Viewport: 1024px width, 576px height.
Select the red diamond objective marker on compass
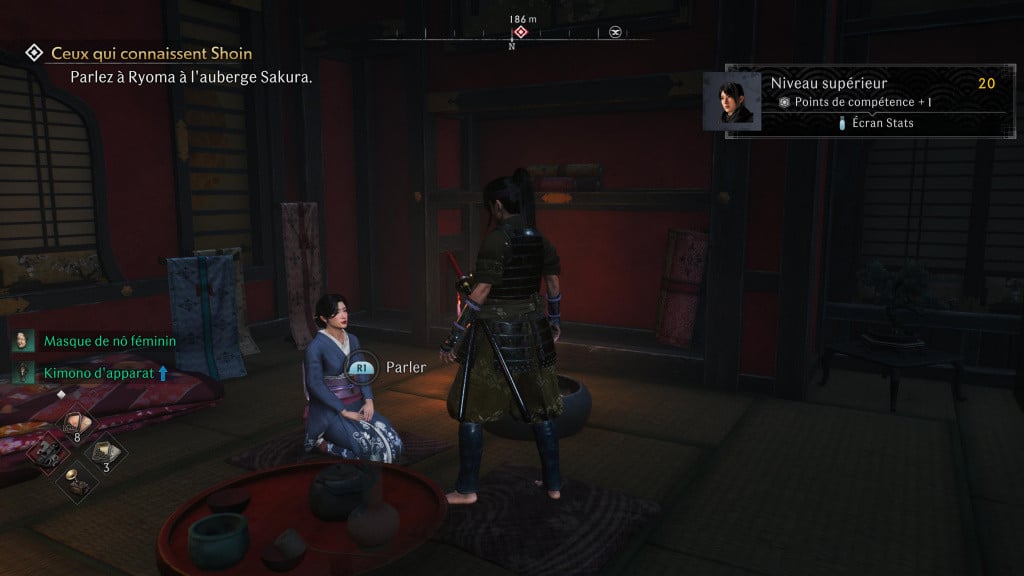point(520,32)
